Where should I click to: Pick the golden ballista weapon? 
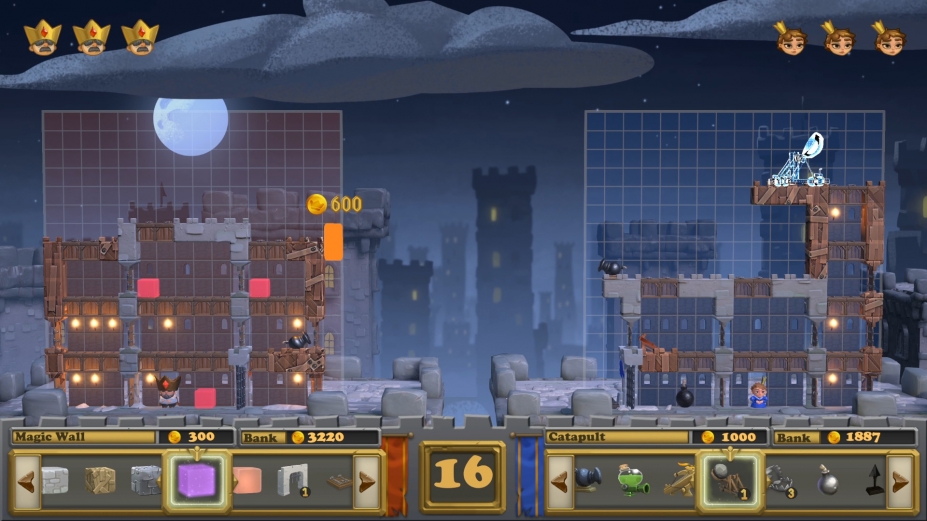(x=678, y=481)
